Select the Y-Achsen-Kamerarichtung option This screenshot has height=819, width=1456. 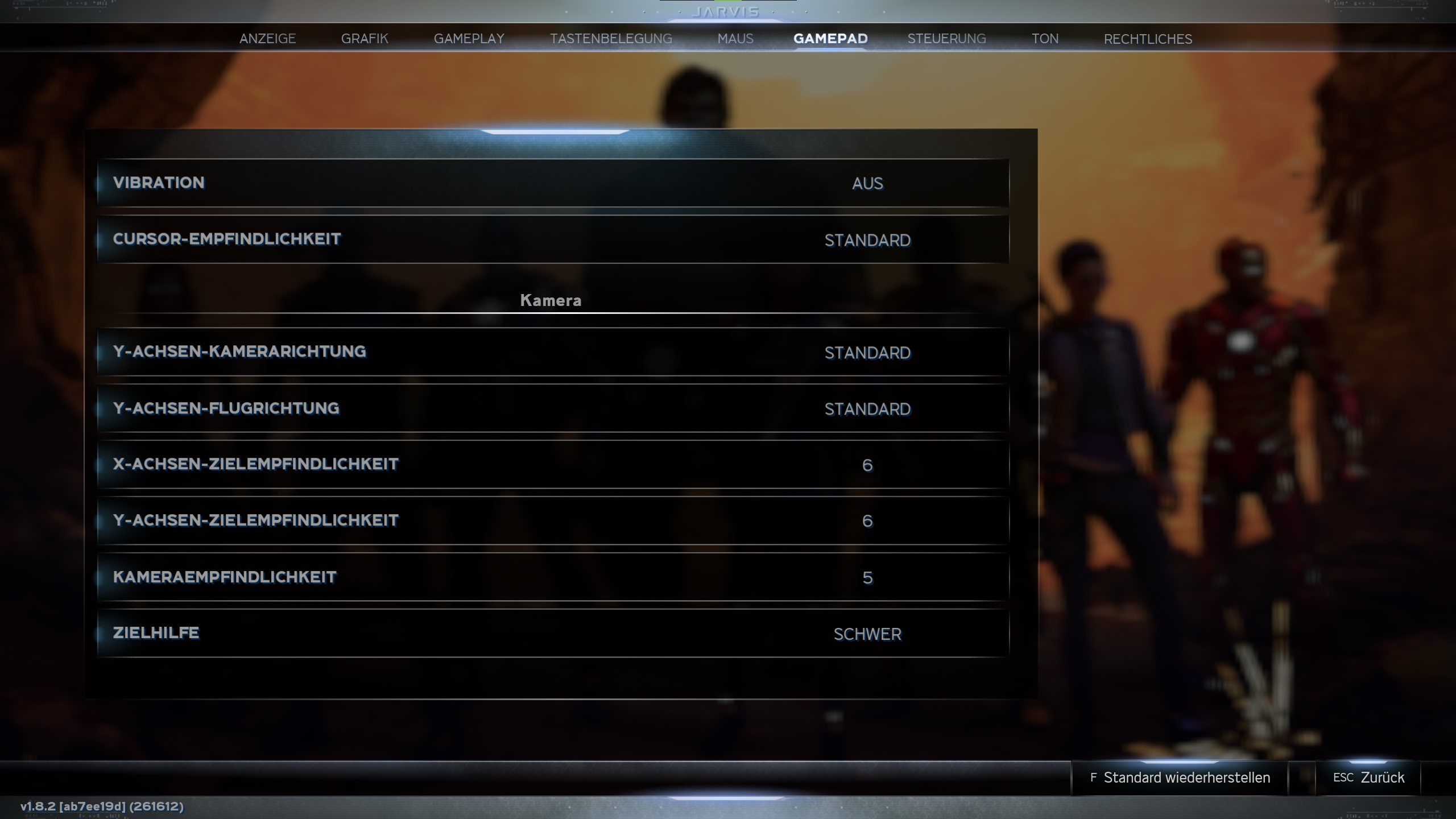point(553,352)
